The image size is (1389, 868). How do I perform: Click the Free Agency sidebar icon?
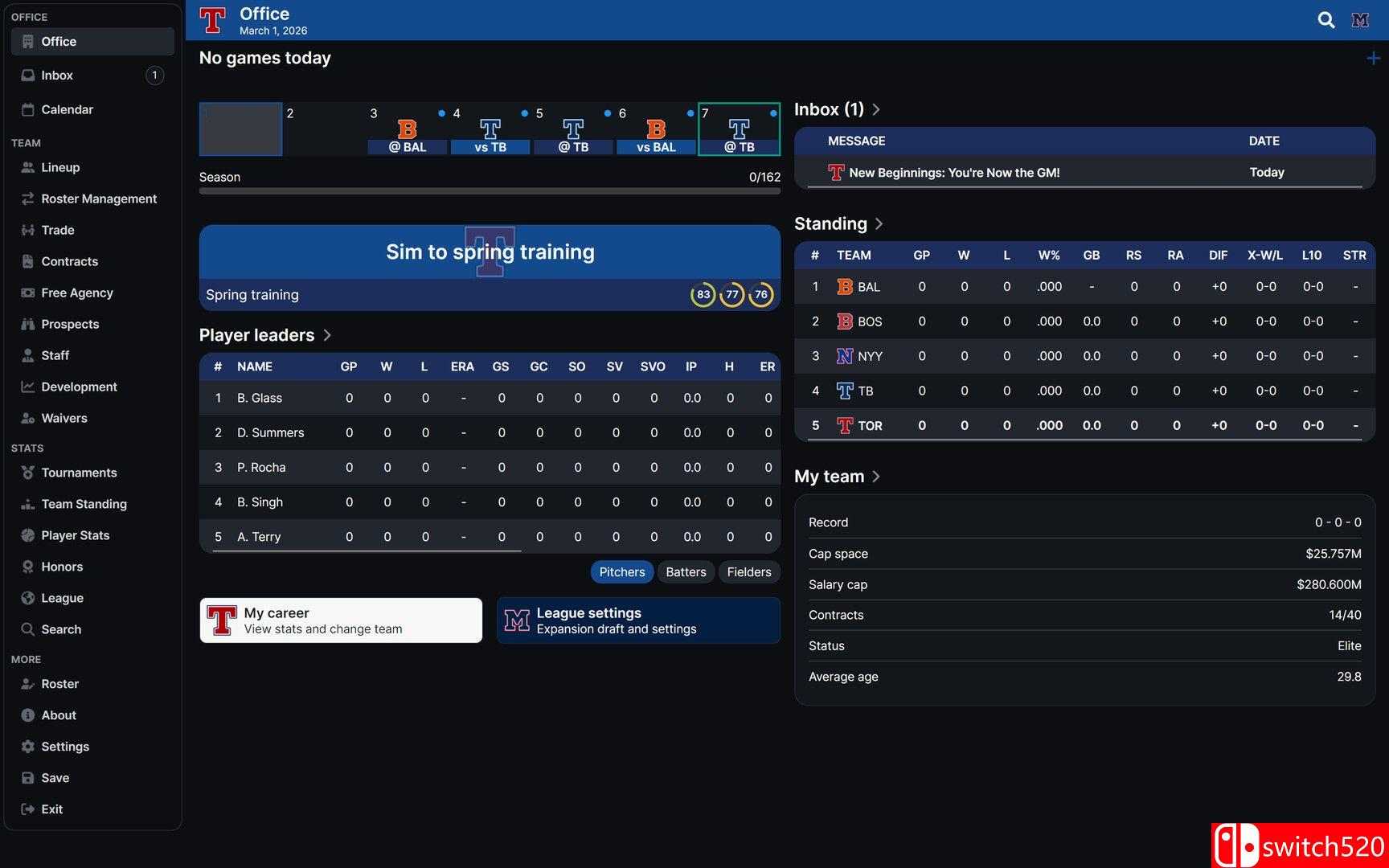[27, 293]
